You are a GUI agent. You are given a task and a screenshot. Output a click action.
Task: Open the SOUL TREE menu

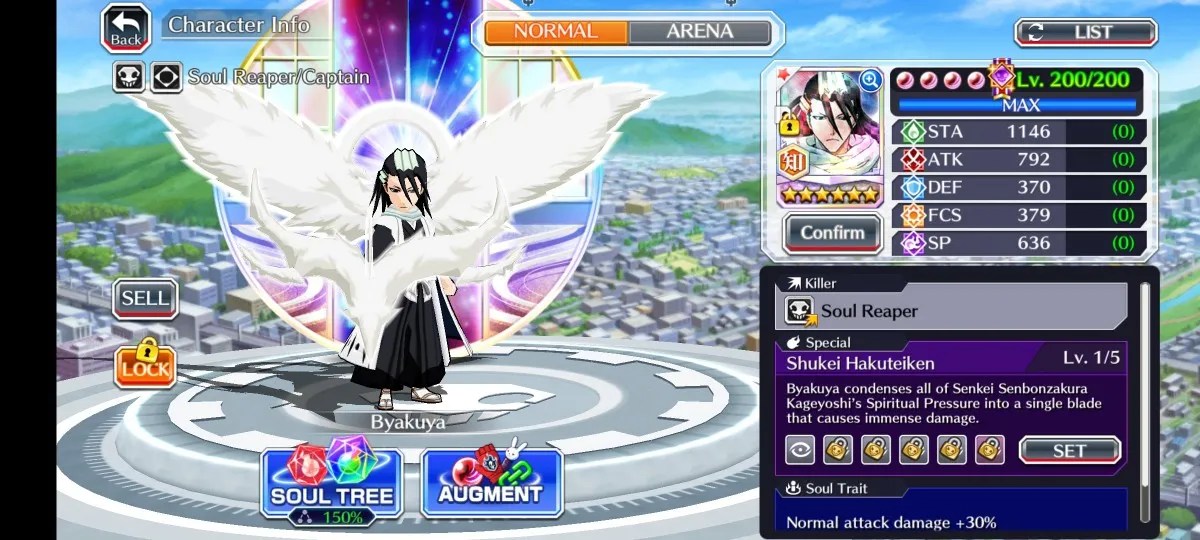coord(331,483)
